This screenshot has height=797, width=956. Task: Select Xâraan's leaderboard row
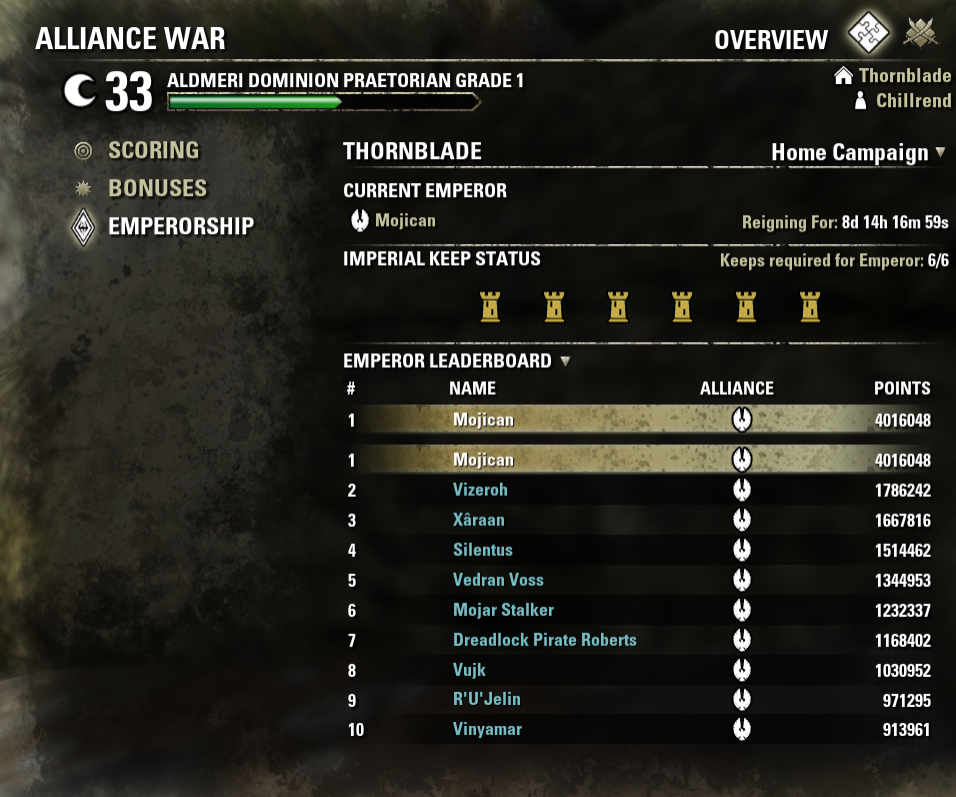pos(478,520)
